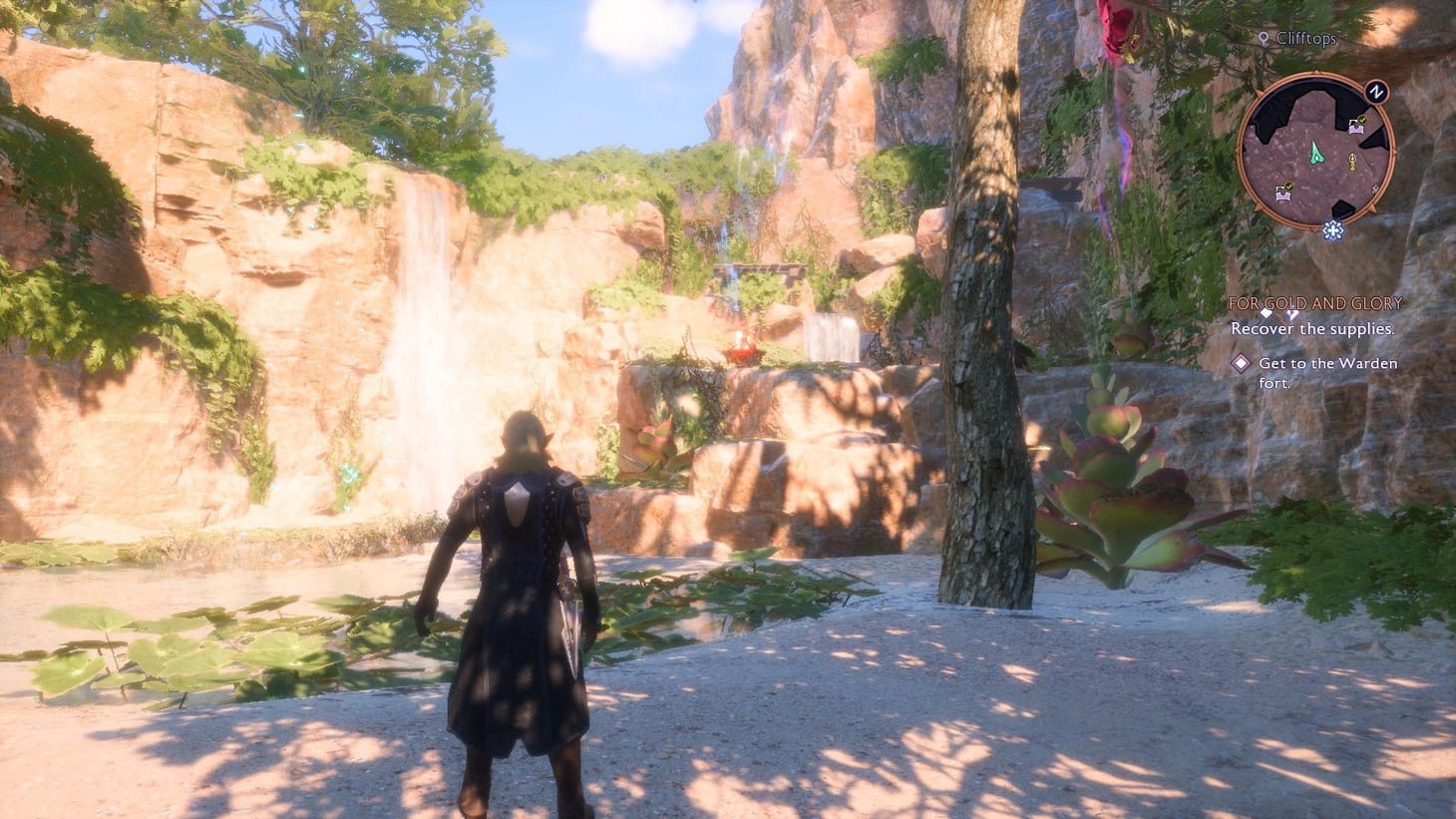
Task: Toggle the green checkmark on the upper chest marker
Action: click(1362, 119)
